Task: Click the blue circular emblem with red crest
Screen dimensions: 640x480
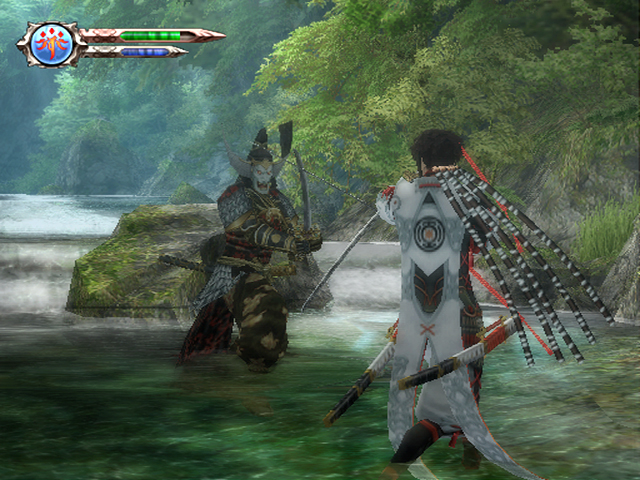Action: pyautogui.click(x=51, y=44)
